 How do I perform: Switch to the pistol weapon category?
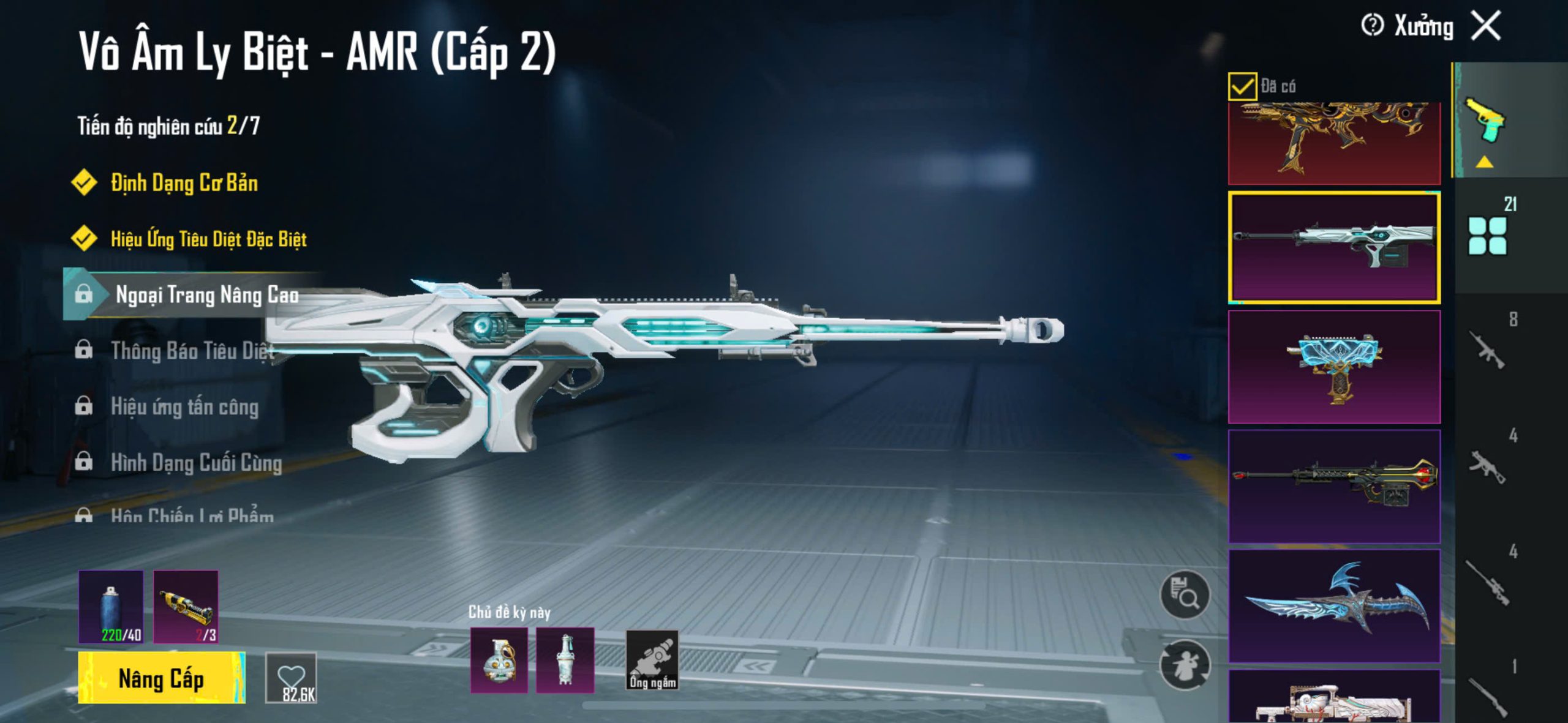(1485, 119)
